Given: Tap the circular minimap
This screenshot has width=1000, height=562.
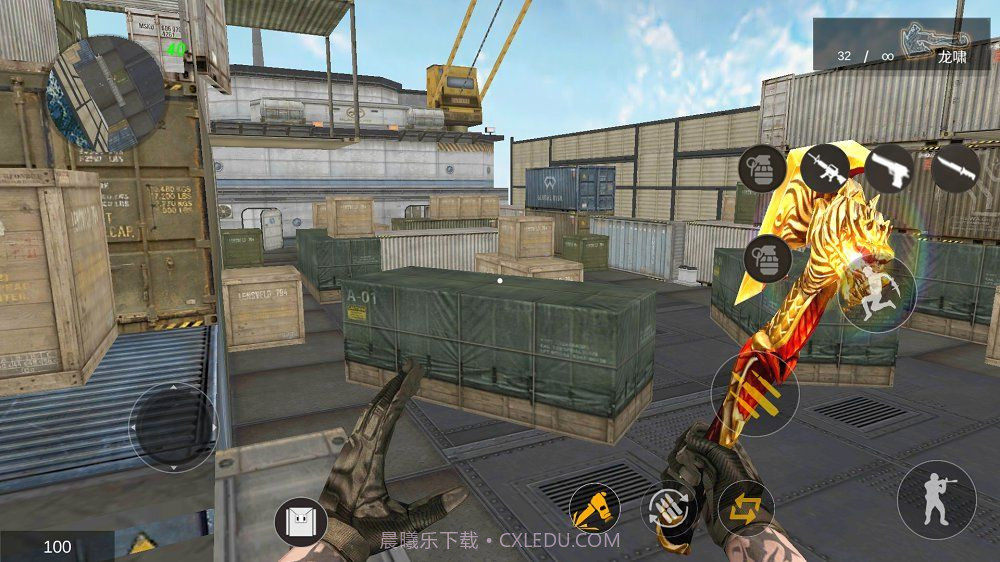Looking at the screenshot, I should (107, 94).
